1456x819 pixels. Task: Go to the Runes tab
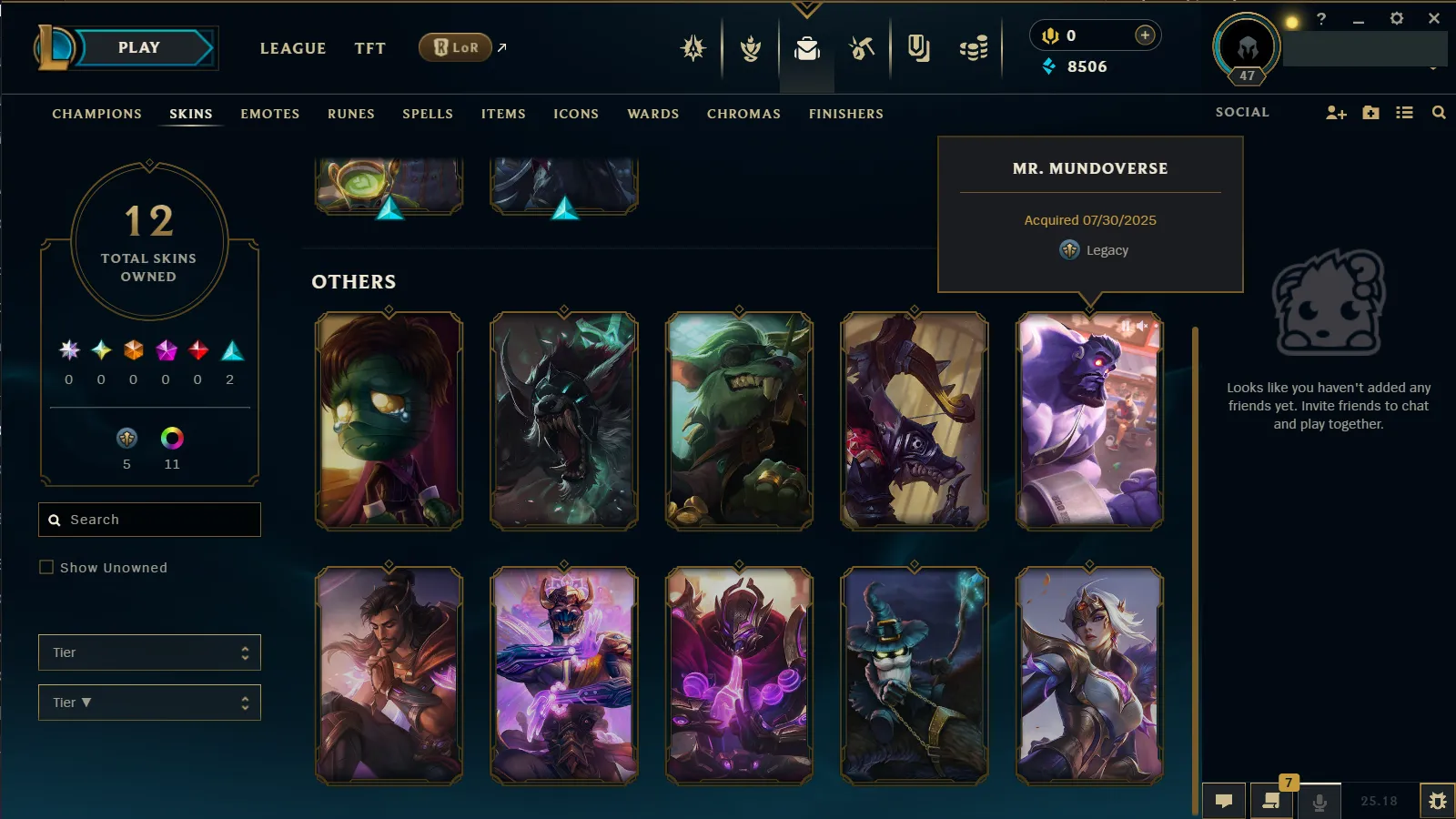350,114
